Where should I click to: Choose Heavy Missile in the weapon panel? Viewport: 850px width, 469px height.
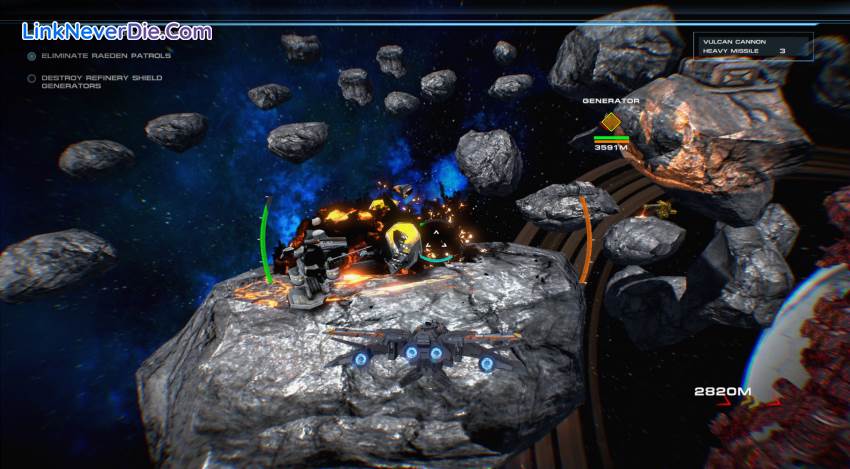click(x=732, y=50)
